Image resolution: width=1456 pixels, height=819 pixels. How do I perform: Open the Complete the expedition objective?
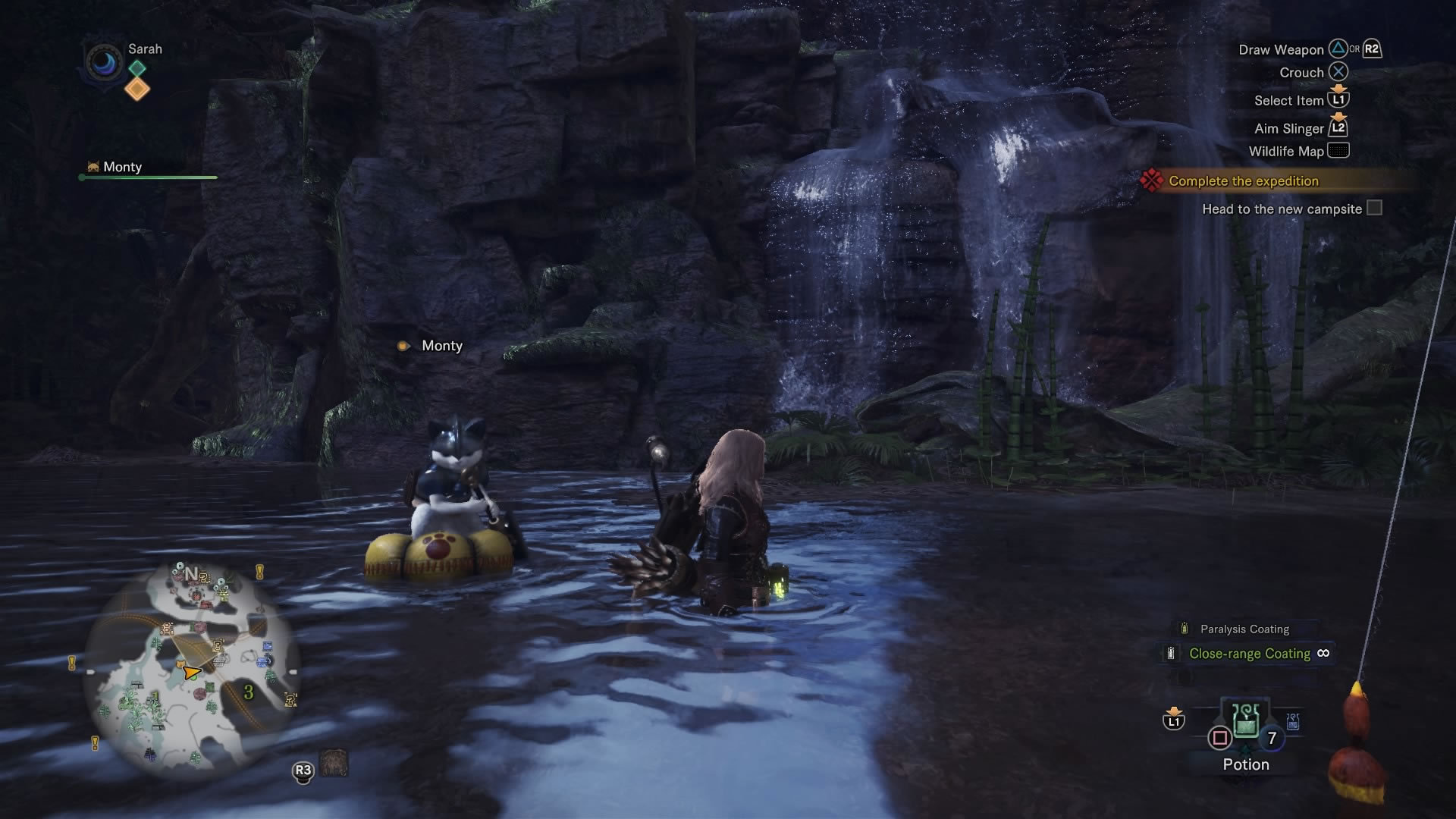(x=1243, y=181)
